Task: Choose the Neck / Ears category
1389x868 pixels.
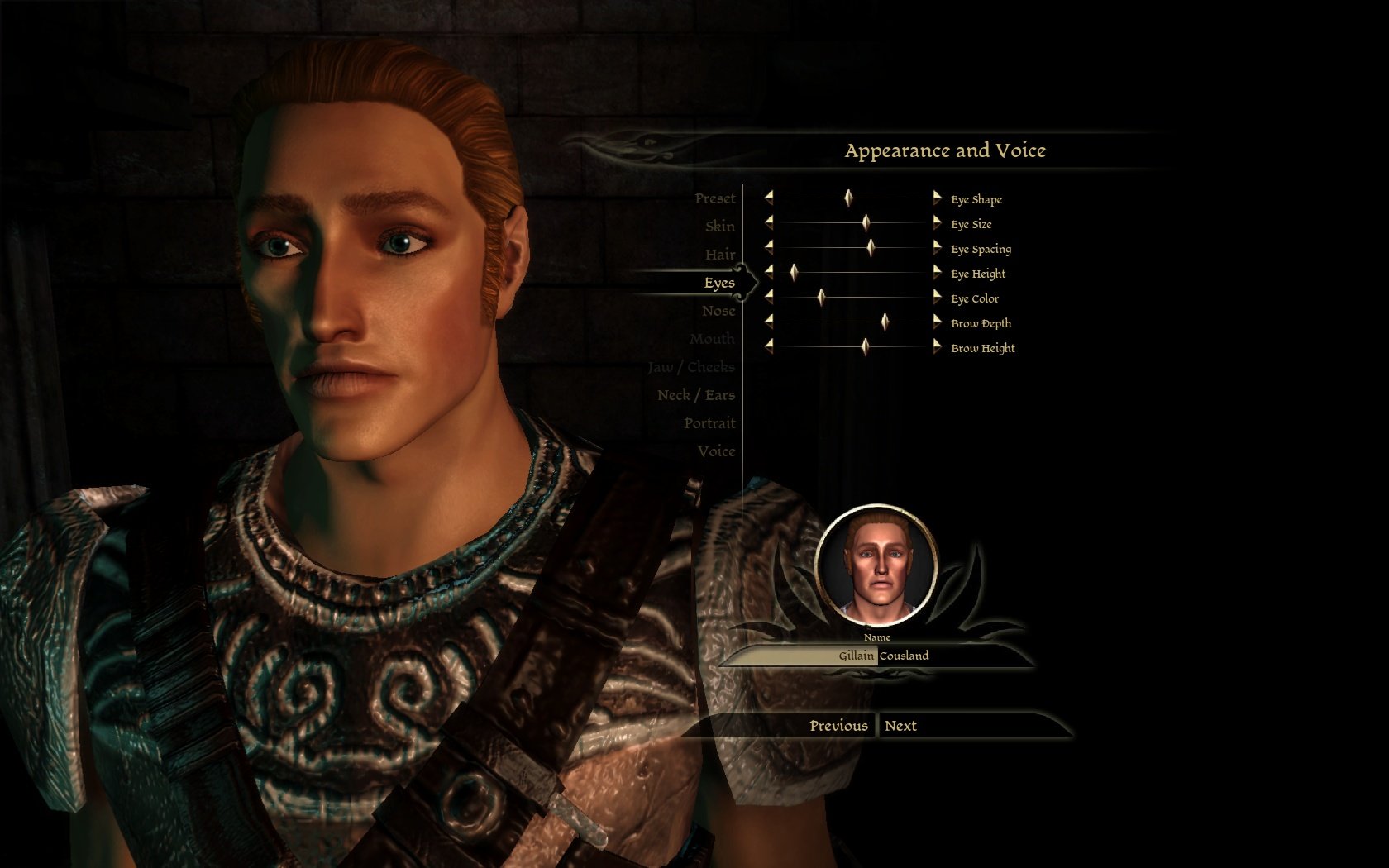Action: (695, 395)
